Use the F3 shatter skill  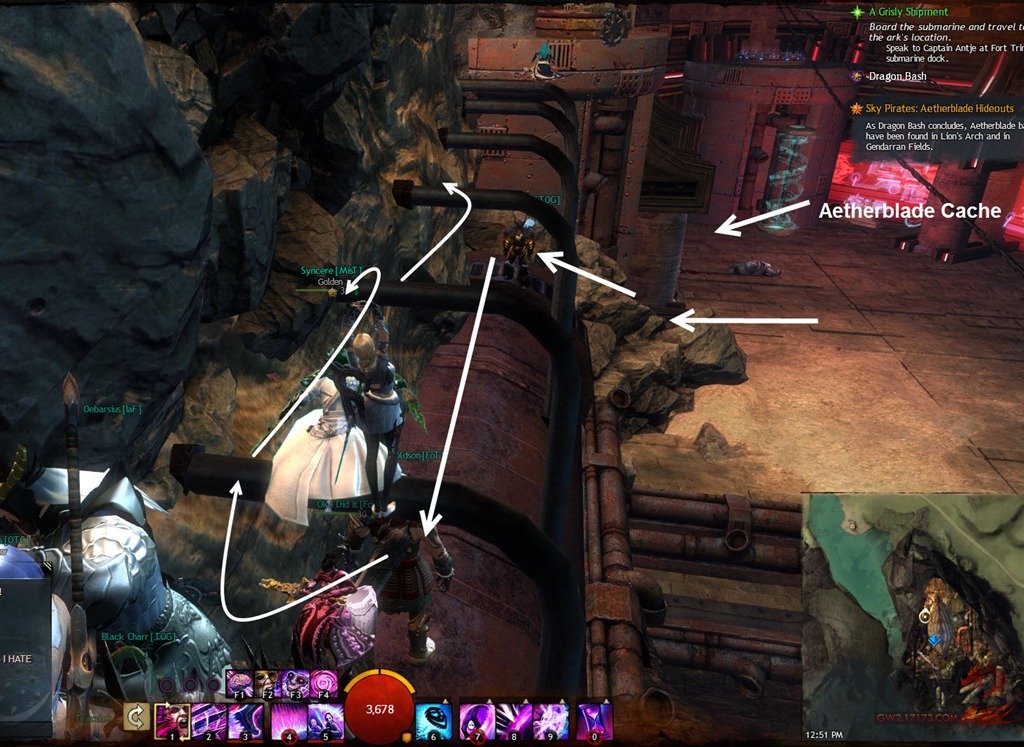[298, 683]
